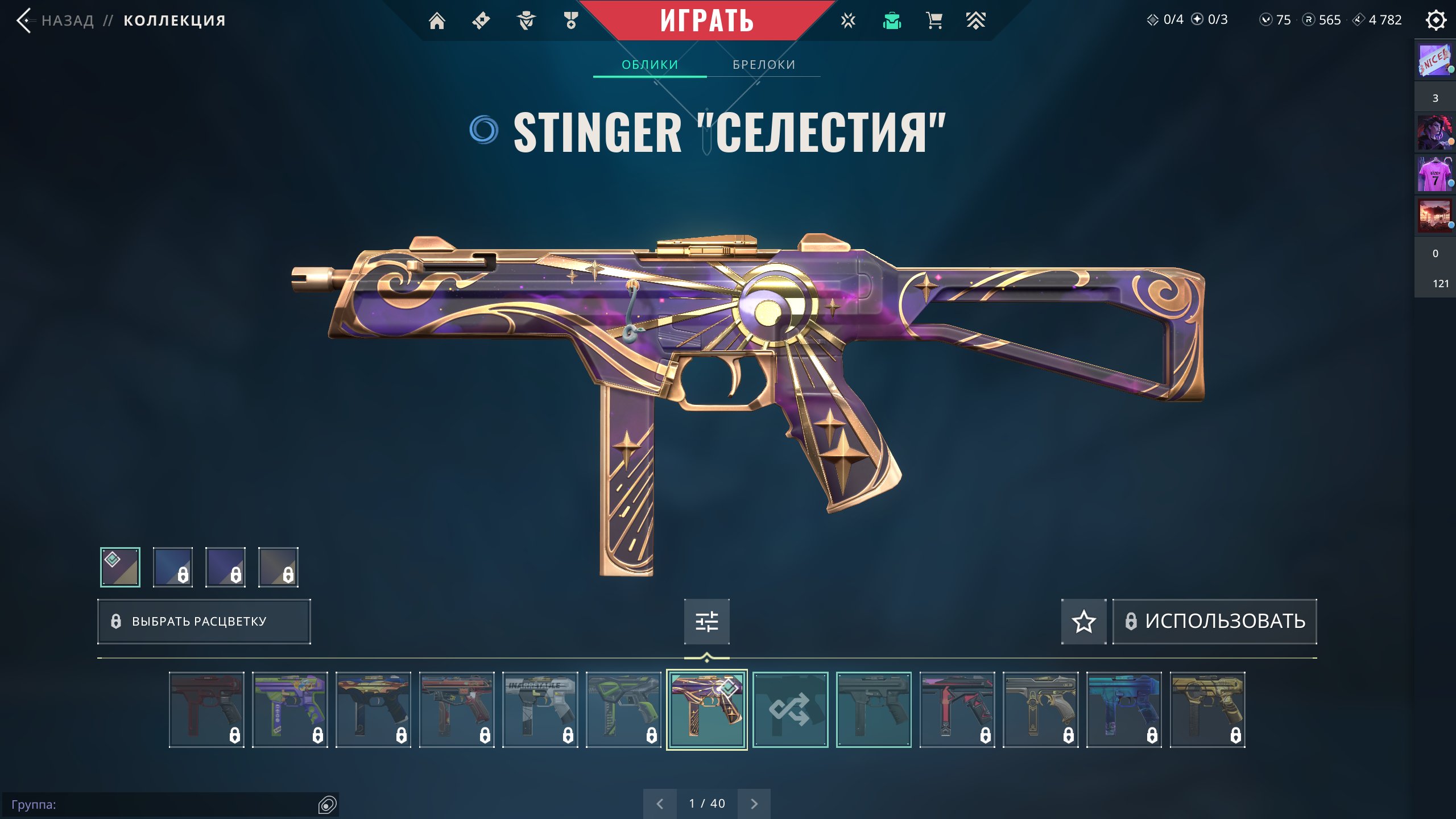This screenshot has width=1456, height=819.
Task: Go to the next skins page
Action: (x=754, y=804)
